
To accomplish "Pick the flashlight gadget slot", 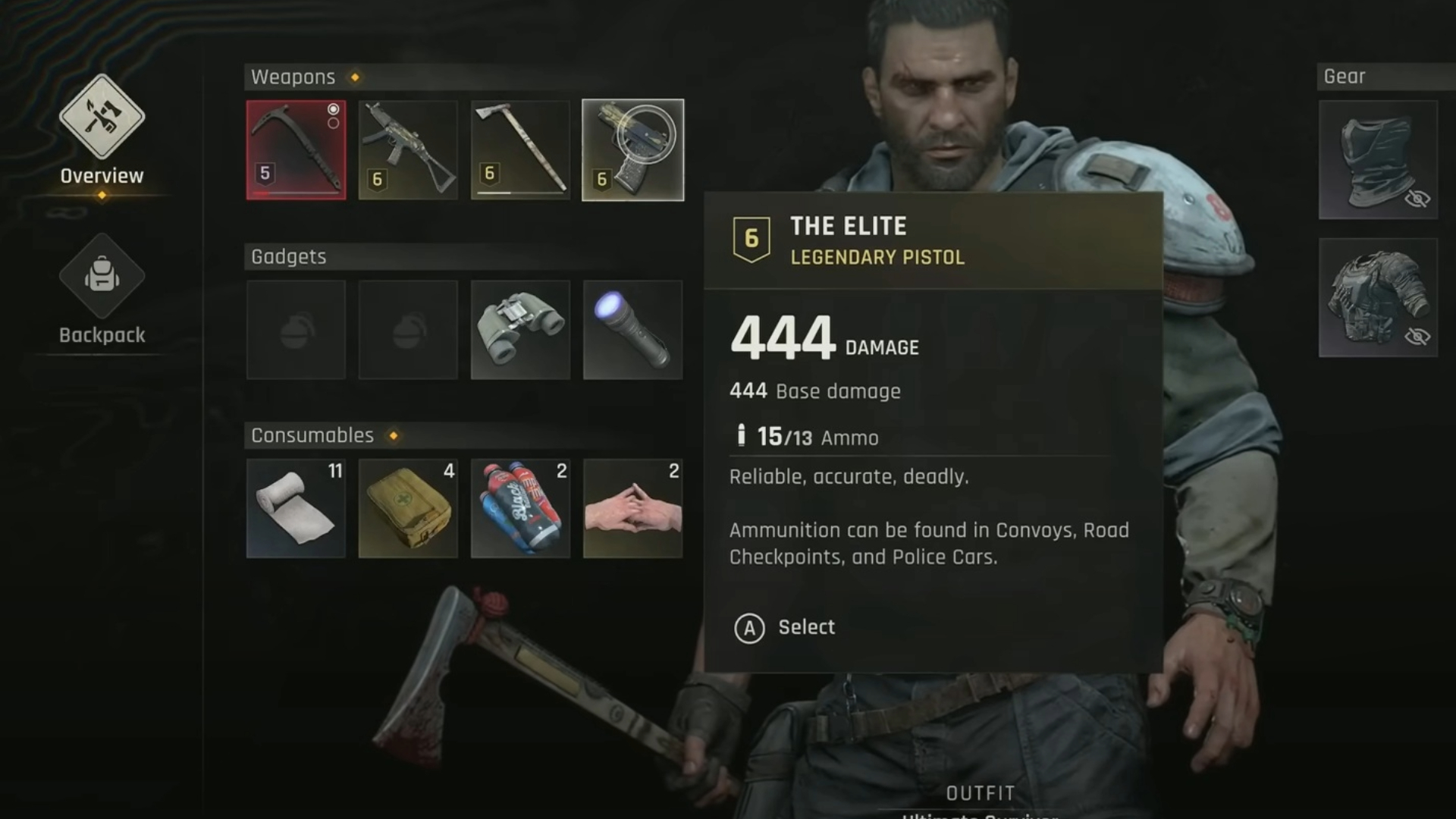I will tap(632, 330).
